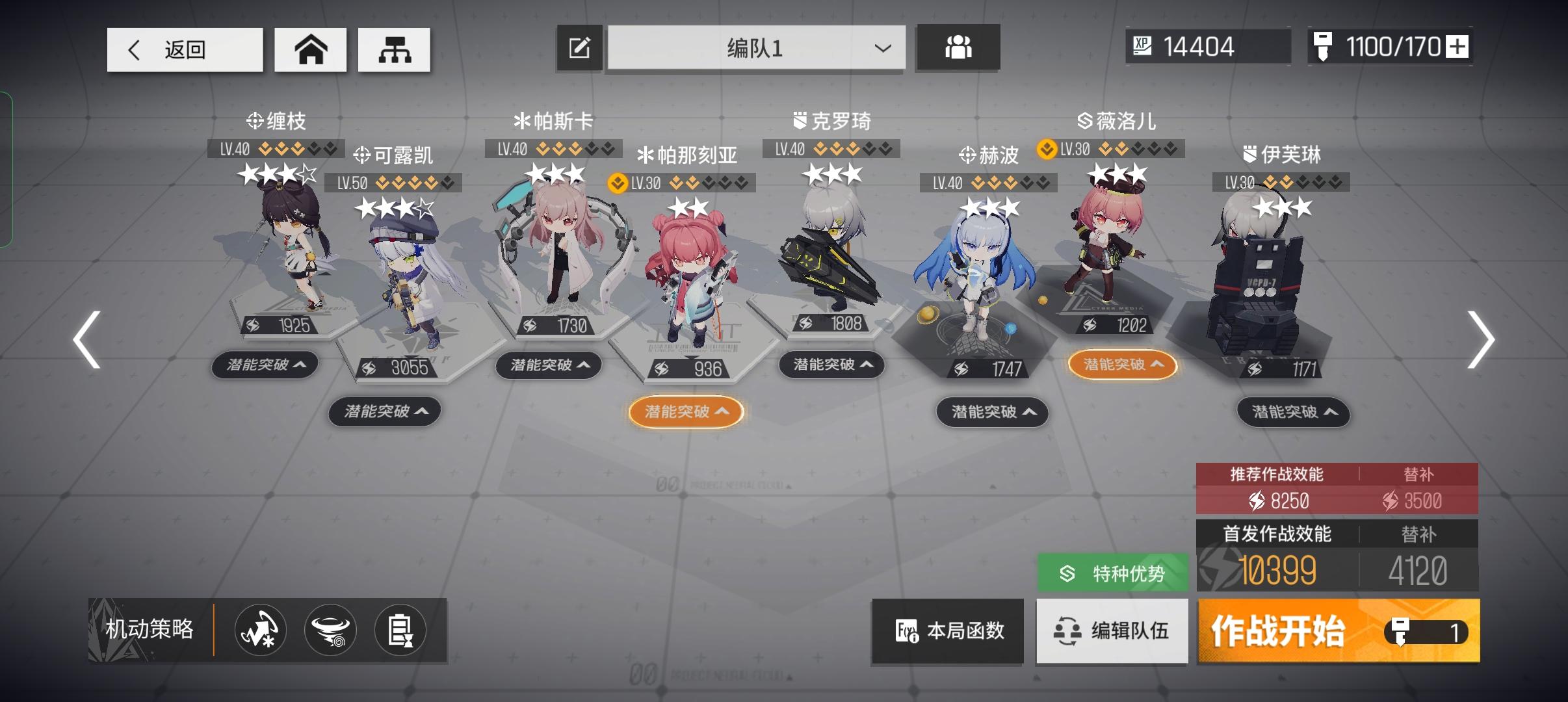Screen dimensions: 1568x702
Task: Open the formation structure icon beside home
Action: pyautogui.click(x=395, y=49)
